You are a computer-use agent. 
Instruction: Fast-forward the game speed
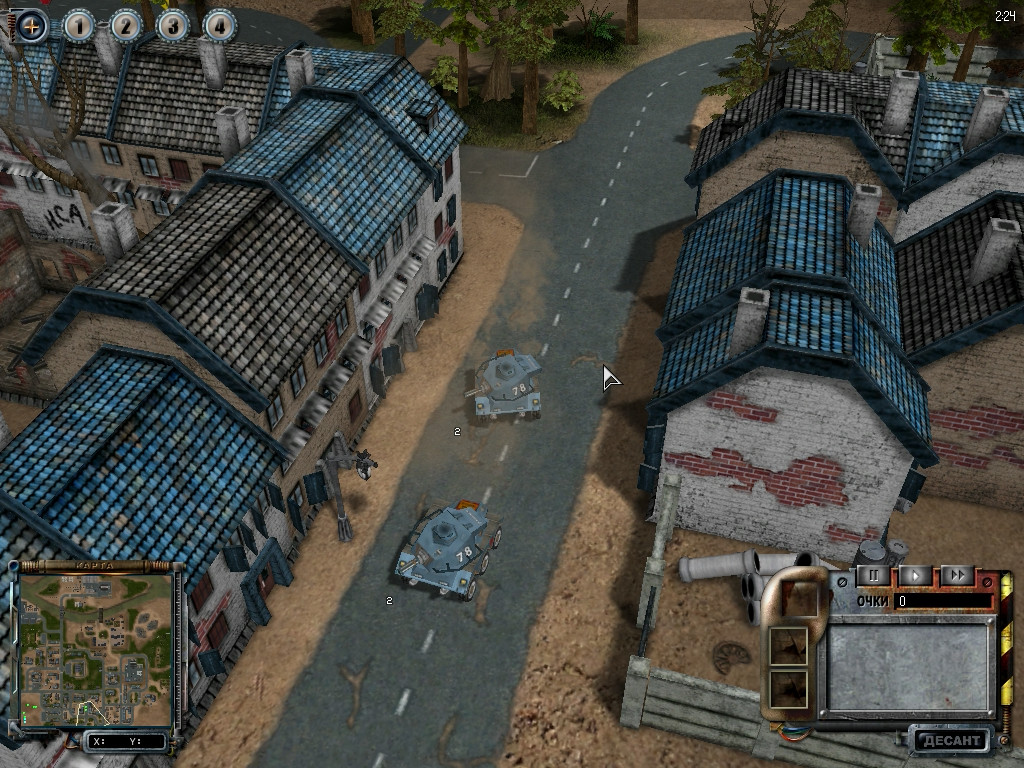(957, 575)
